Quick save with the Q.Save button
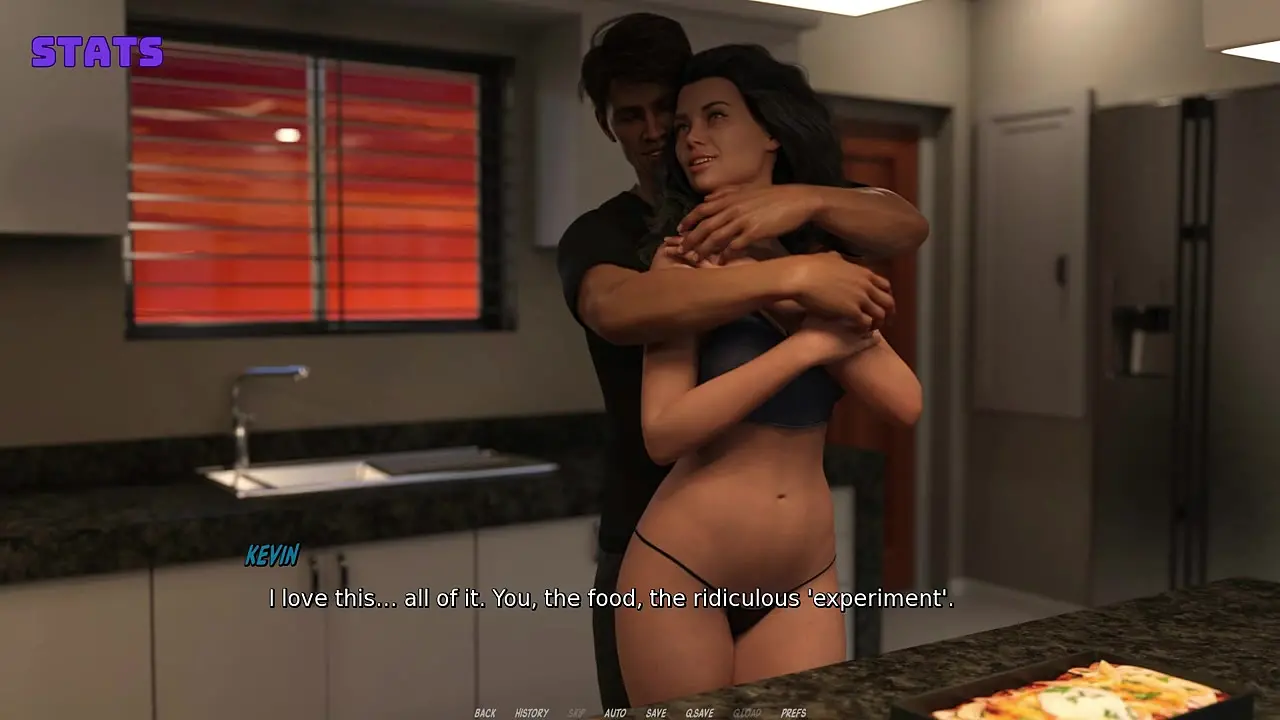The height and width of the screenshot is (720, 1280). [698, 713]
